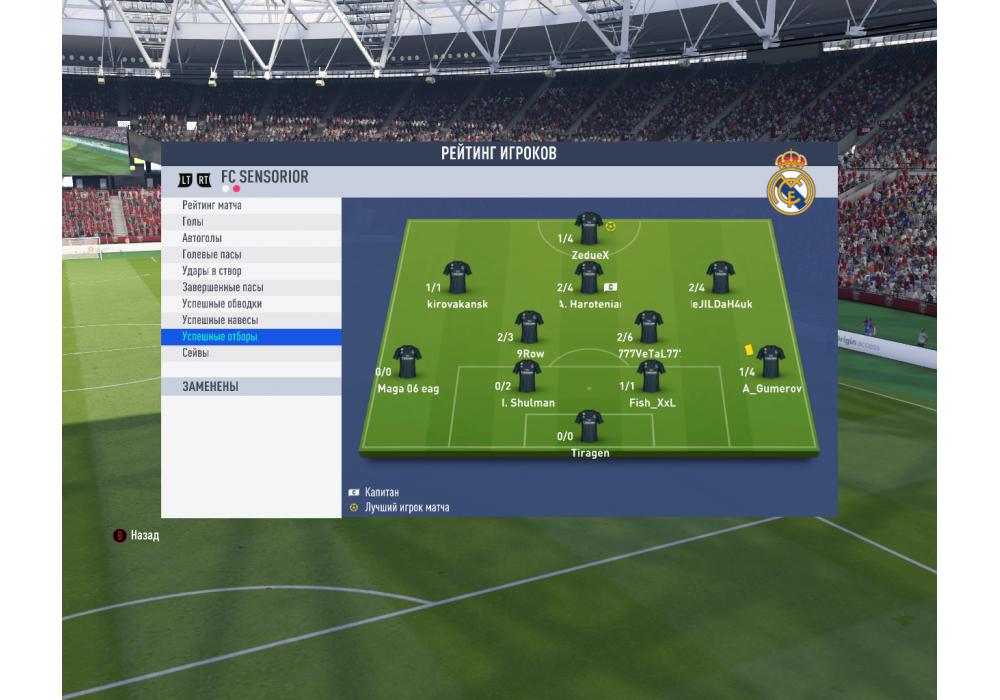Select Maga 06 eag player shirt

[407, 361]
